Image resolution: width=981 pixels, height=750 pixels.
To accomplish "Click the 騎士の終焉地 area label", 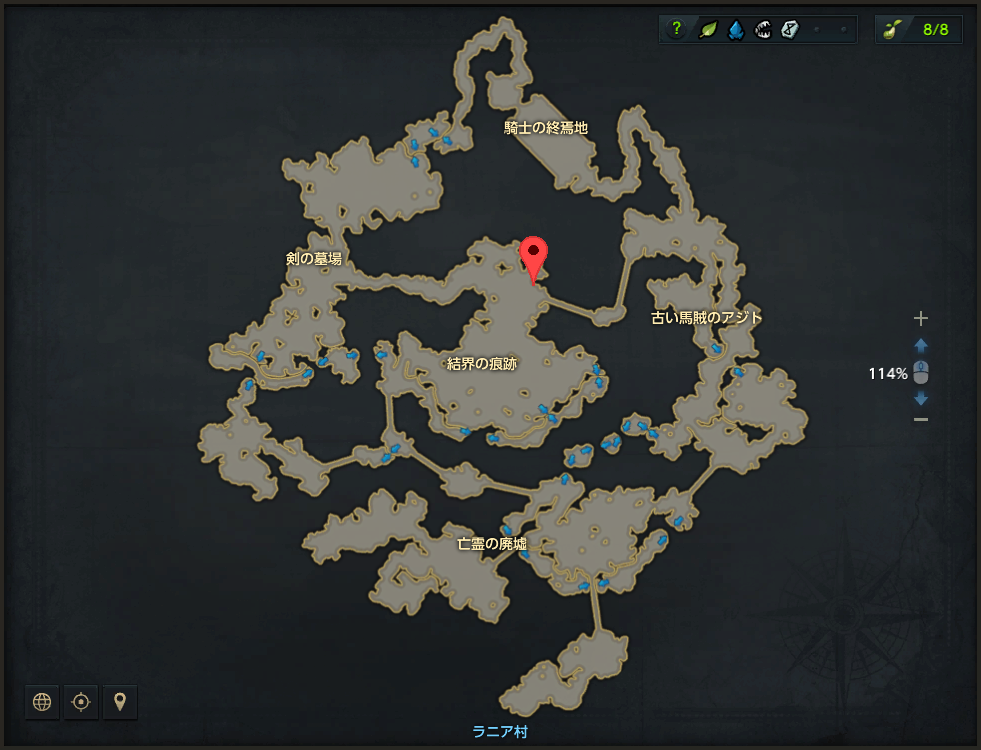I will click(546, 128).
